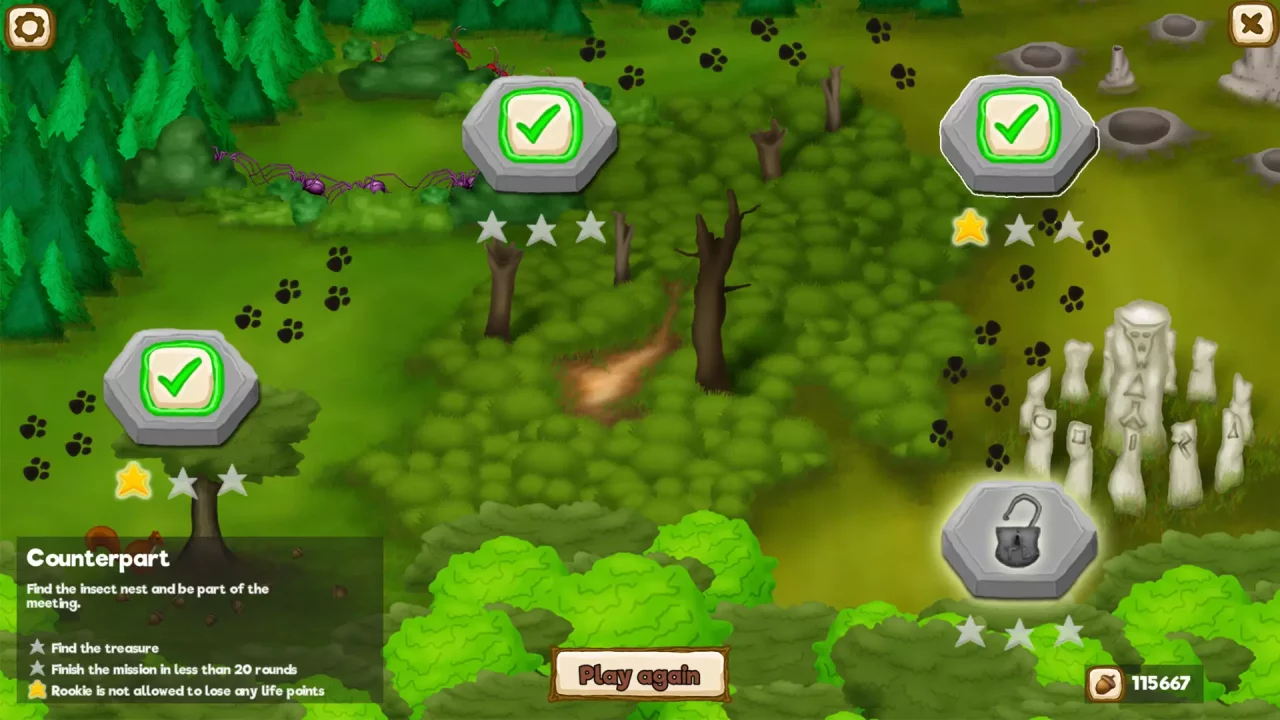Toggle the middle star under the top-center level

click(x=540, y=229)
